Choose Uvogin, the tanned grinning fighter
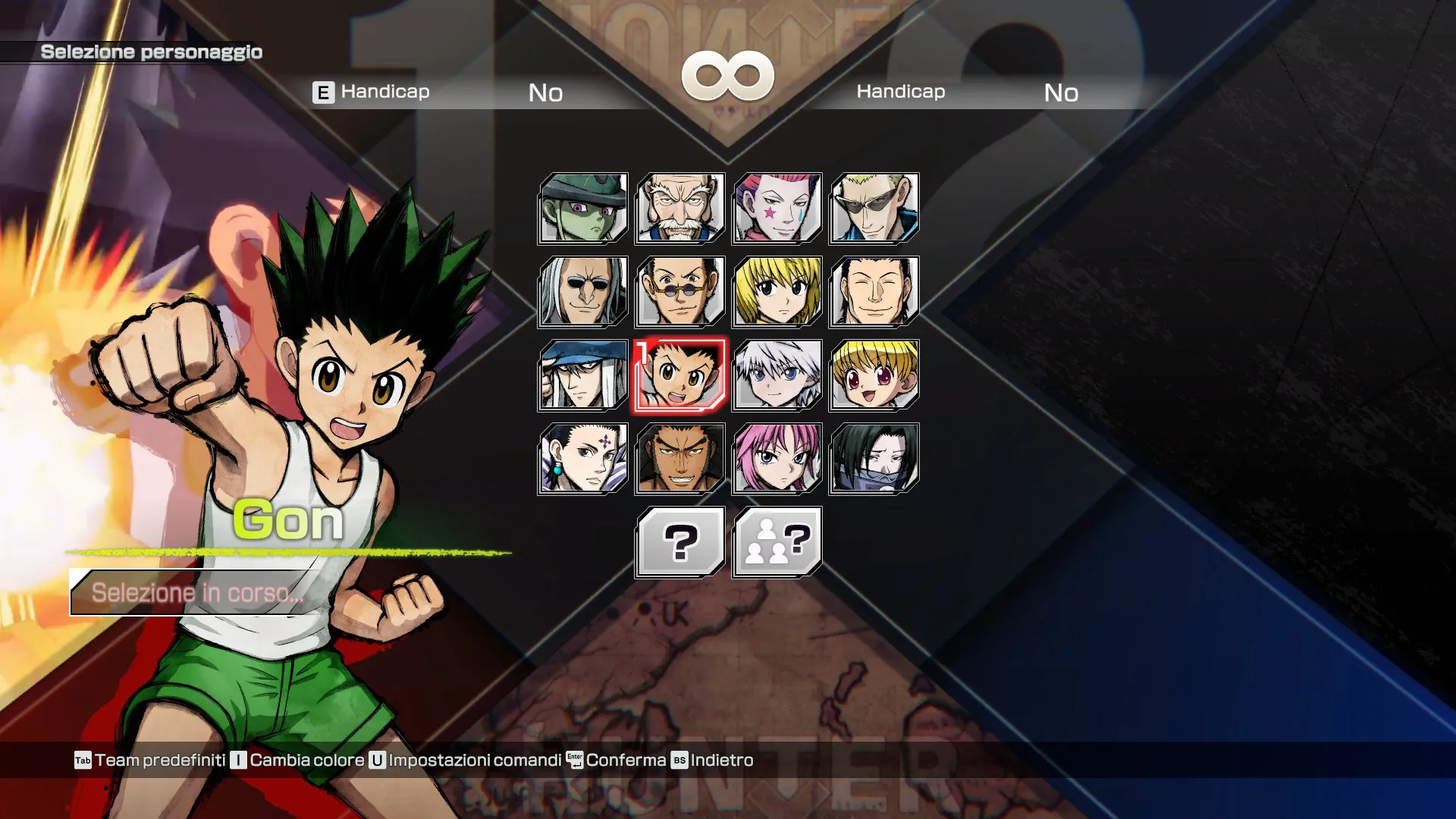The height and width of the screenshot is (819, 1456). pyautogui.click(x=680, y=459)
